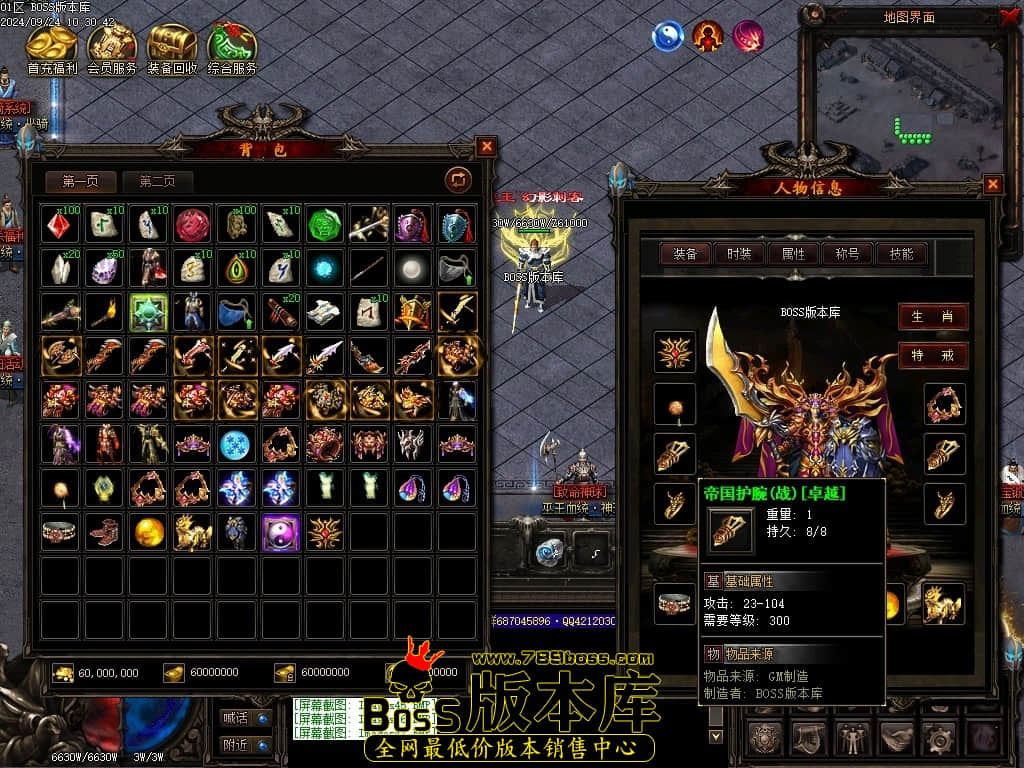Open the 装备回收 treasure chest menu

tap(172, 47)
